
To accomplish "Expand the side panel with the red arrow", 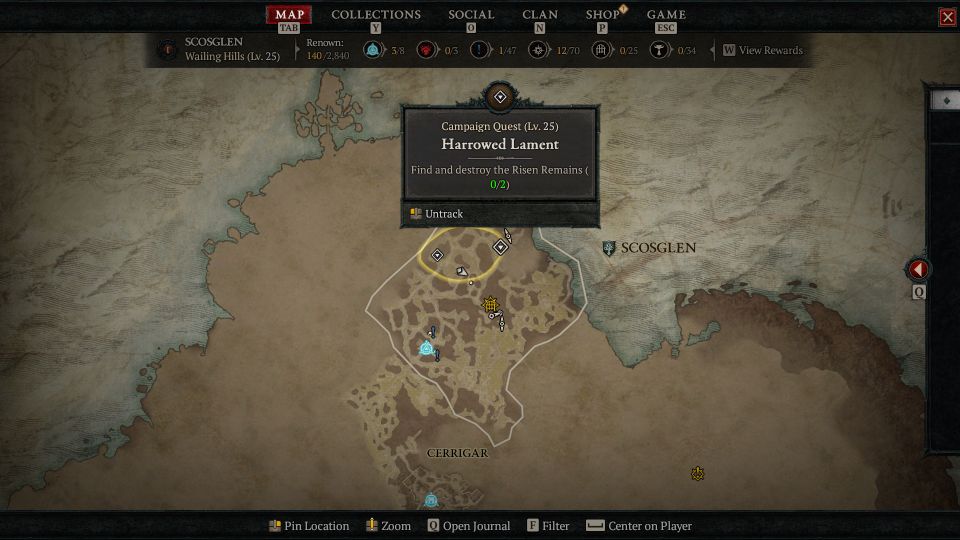I will [x=918, y=270].
